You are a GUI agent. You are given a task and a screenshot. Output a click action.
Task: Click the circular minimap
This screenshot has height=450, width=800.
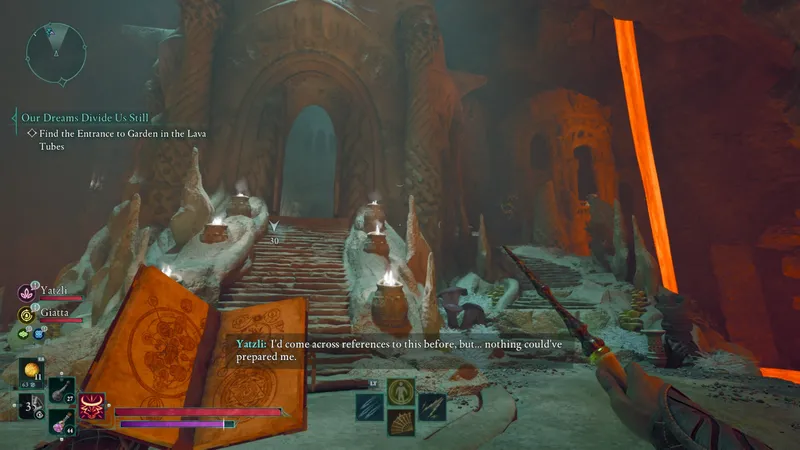55,50
